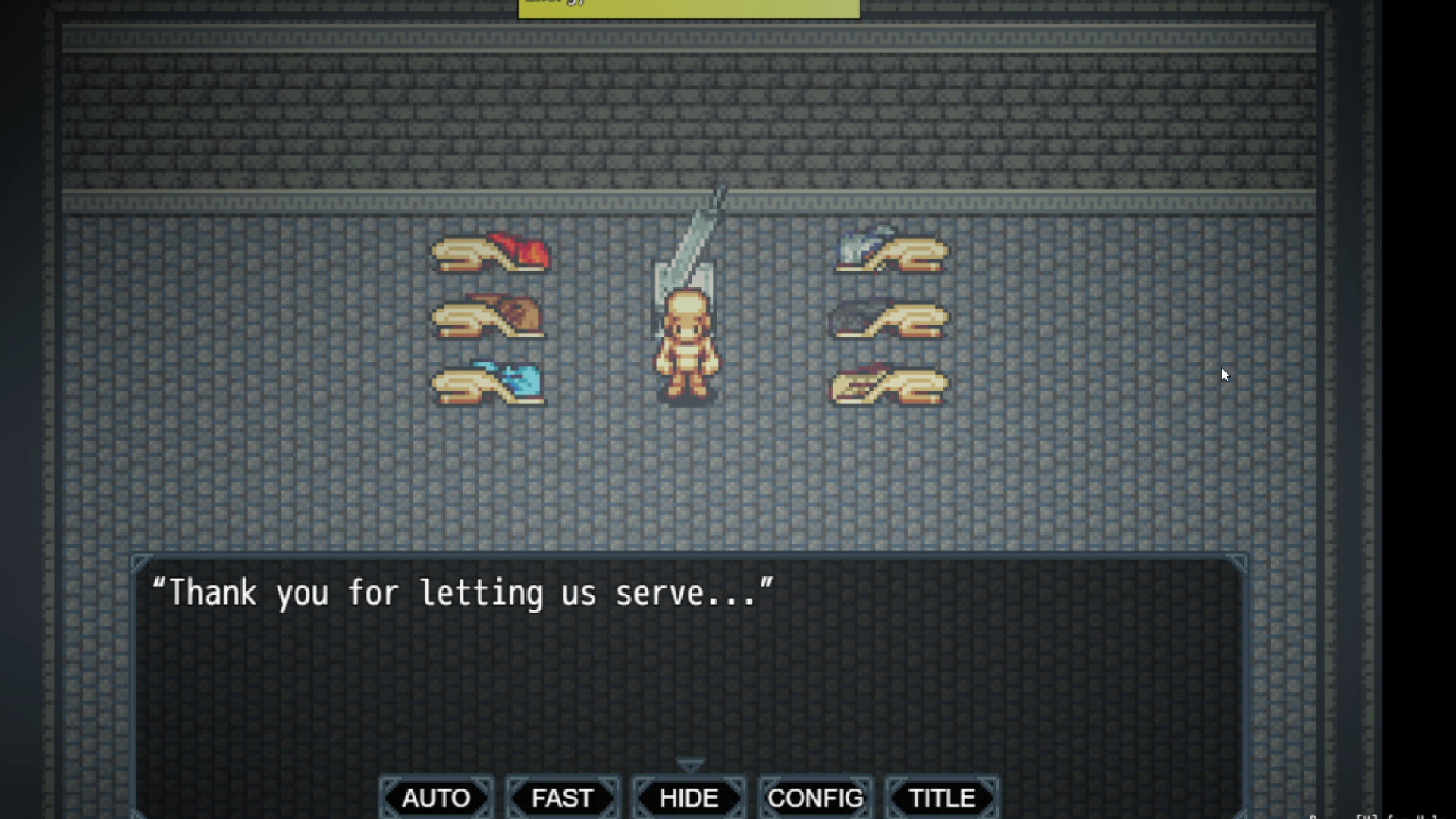Click the yellow Energy banner at the top
1456x819 pixels.
pyautogui.click(x=689, y=8)
